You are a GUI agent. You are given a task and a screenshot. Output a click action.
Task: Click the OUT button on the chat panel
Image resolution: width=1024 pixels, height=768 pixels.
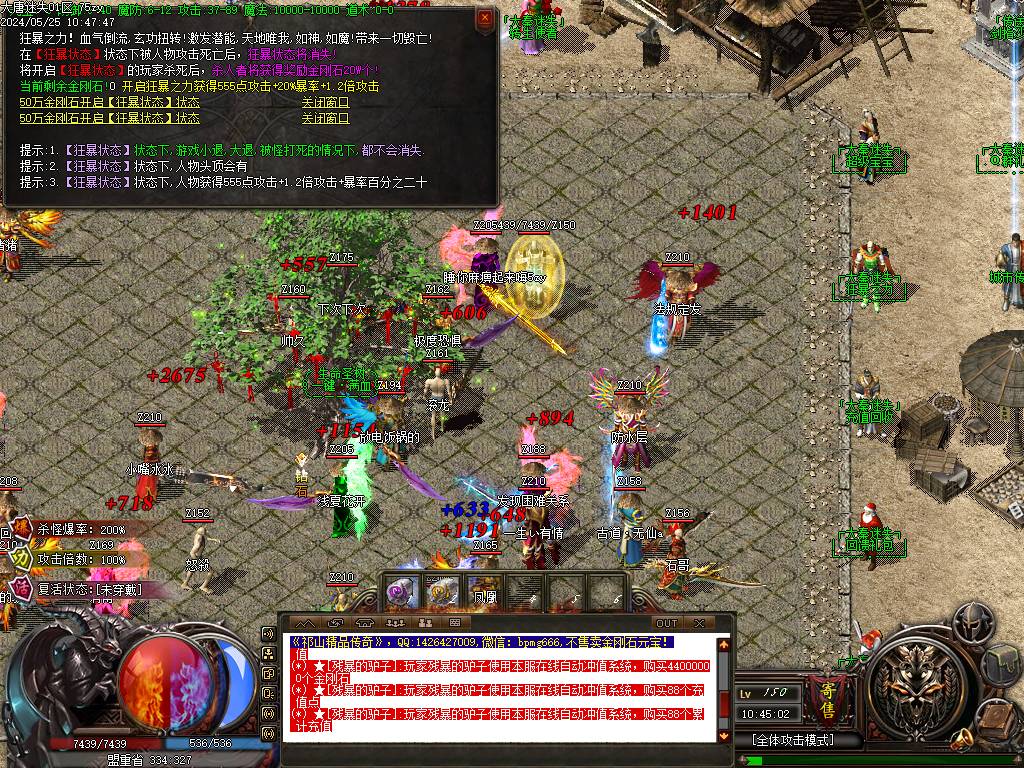point(666,623)
